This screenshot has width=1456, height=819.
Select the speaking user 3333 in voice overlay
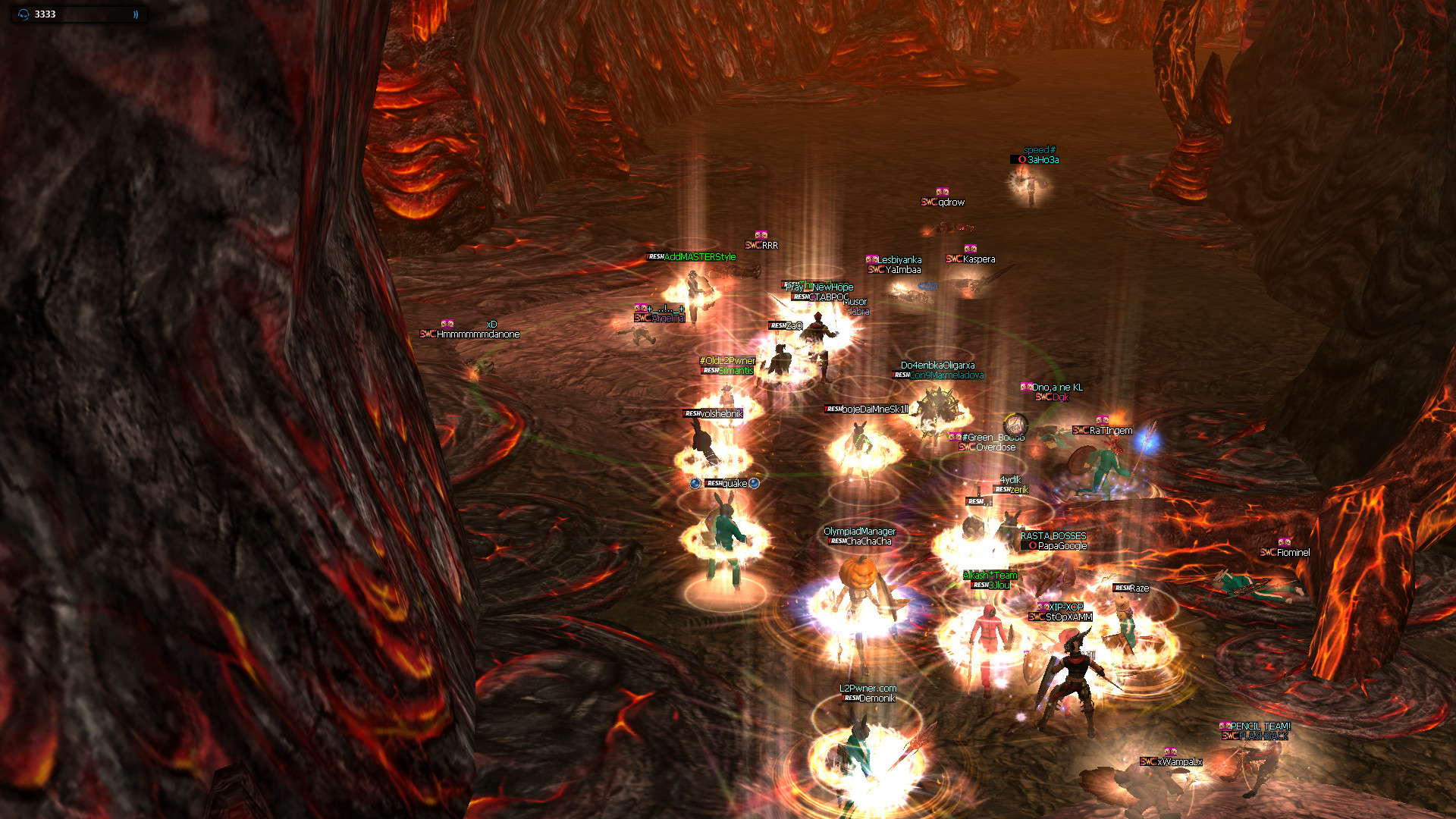tap(45, 14)
